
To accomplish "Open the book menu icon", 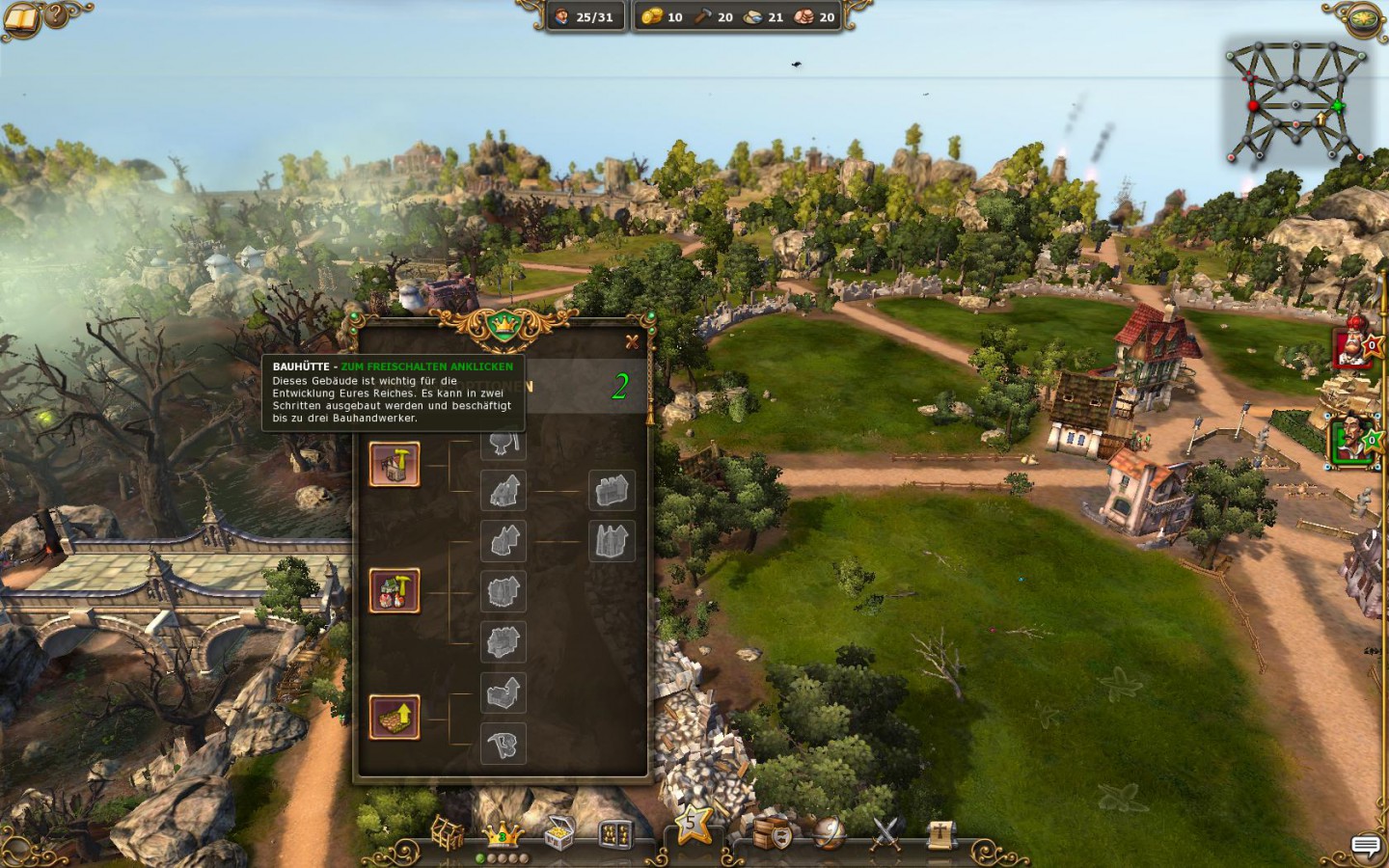I will click(x=21, y=16).
